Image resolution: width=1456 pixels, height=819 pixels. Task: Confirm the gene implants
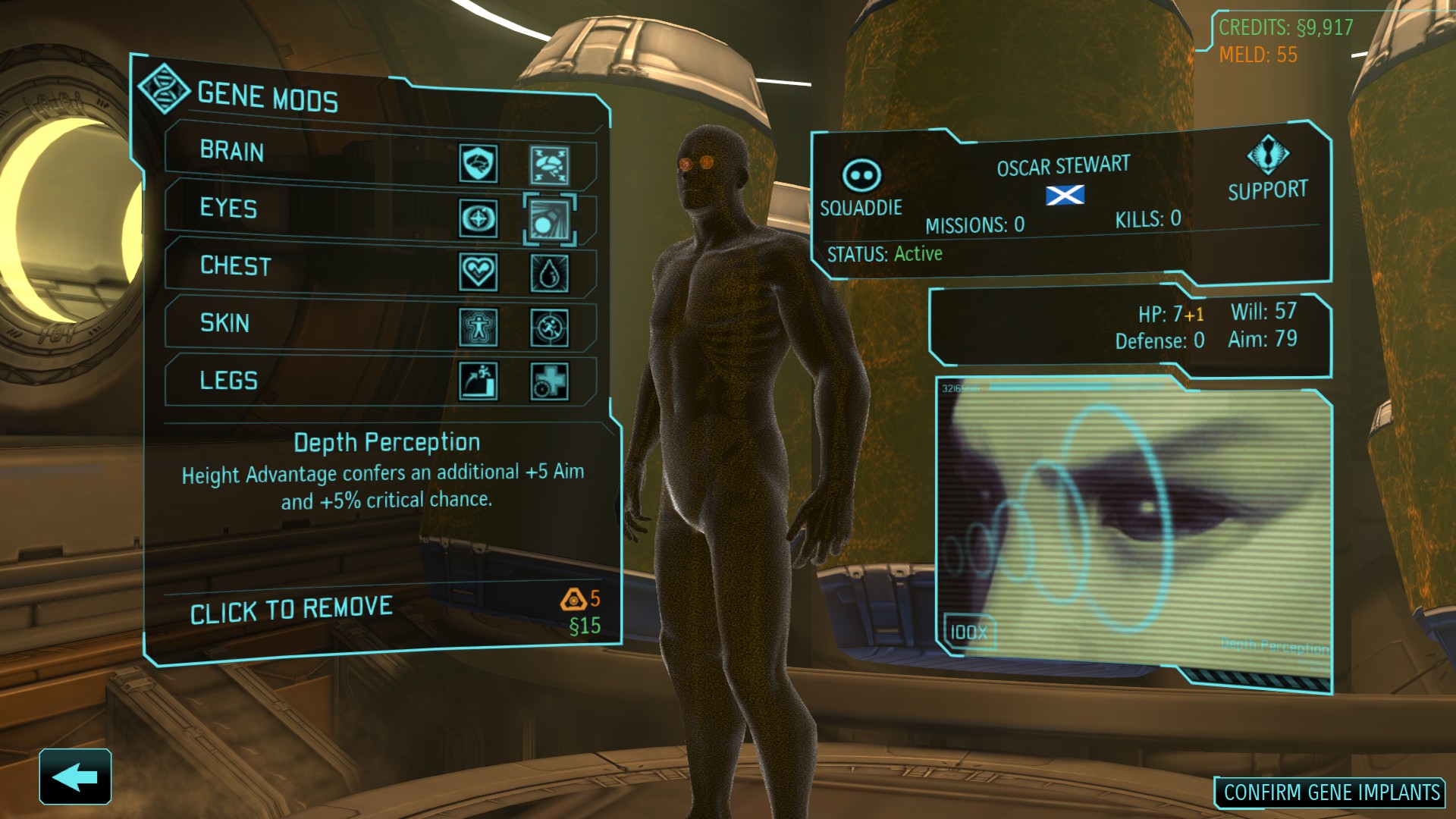[x=1331, y=793]
